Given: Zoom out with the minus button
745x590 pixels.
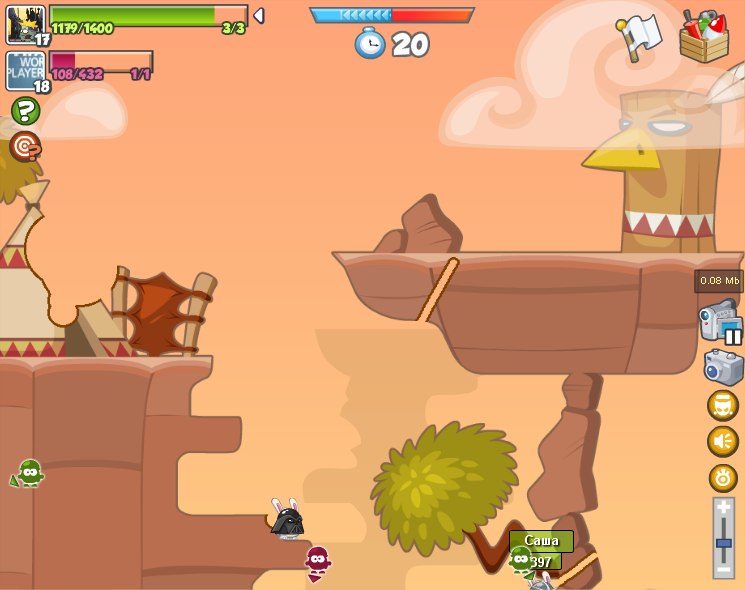Looking at the screenshot, I should point(723,568).
